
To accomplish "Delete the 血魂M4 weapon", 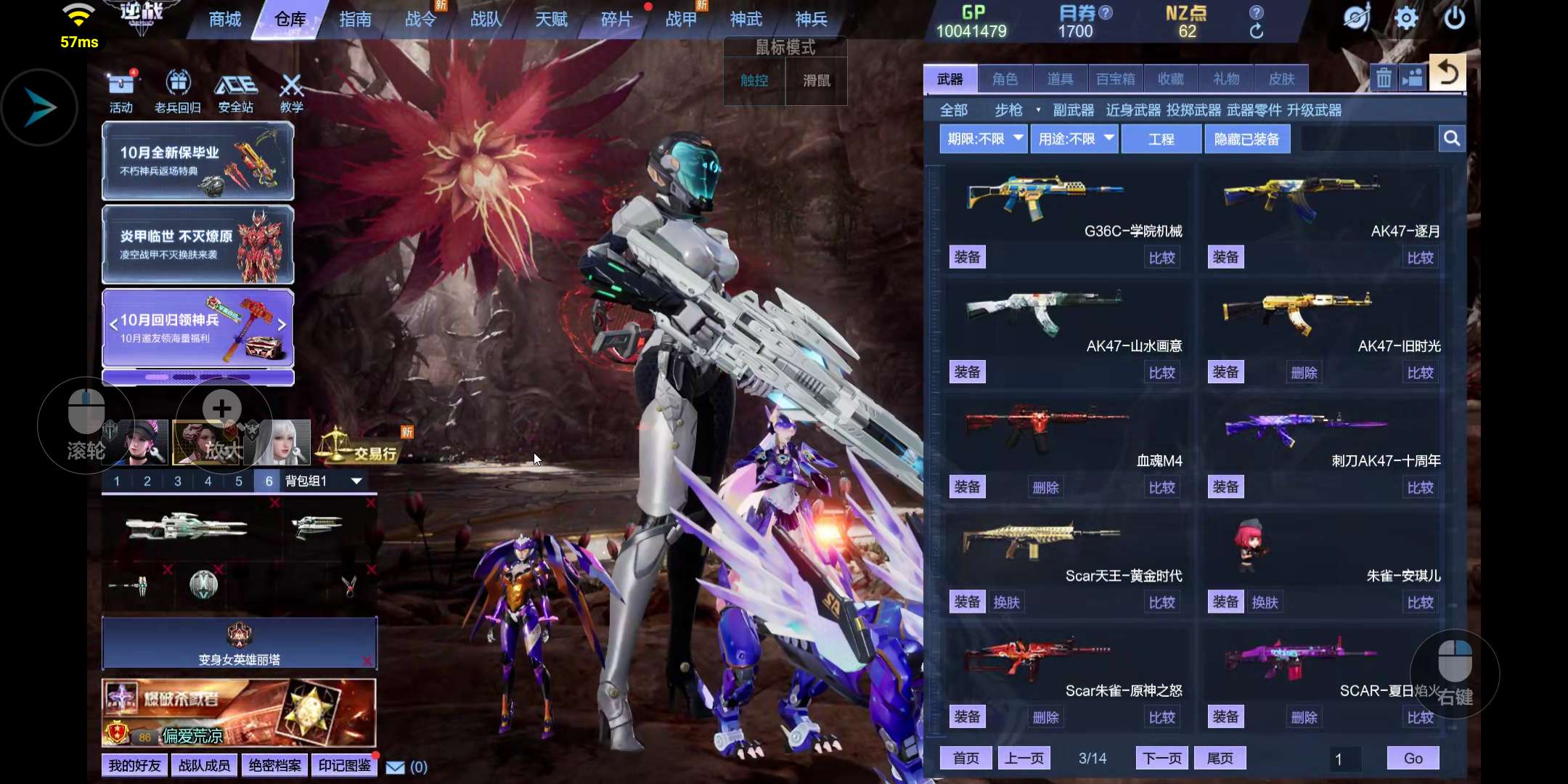I will click(x=1045, y=488).
